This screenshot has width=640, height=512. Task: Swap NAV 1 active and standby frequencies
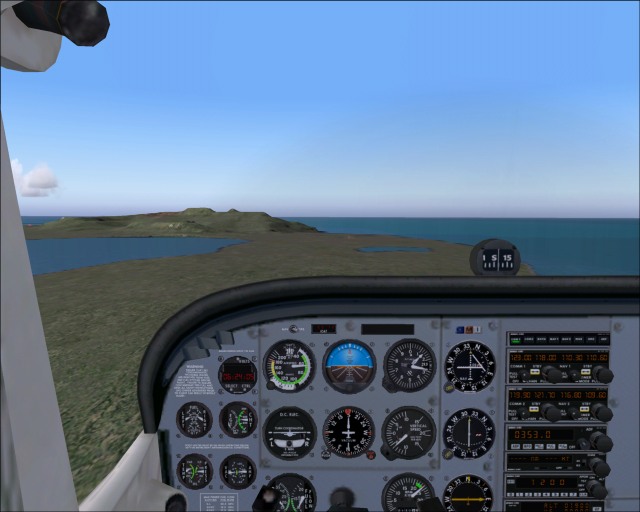pyautogui.click(x=583, y=371)
